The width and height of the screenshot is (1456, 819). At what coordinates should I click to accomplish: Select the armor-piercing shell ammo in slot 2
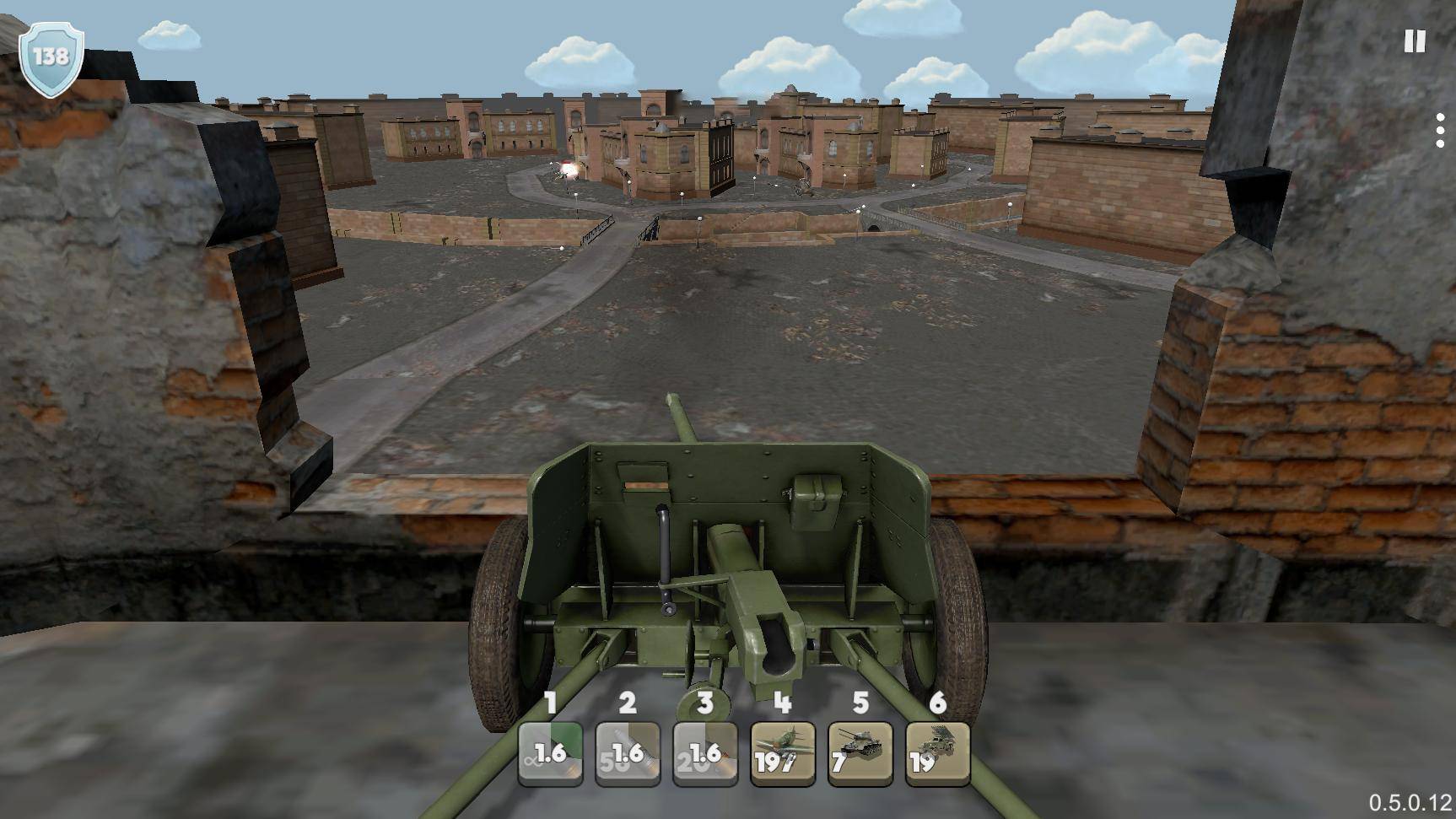coord(628,752)
